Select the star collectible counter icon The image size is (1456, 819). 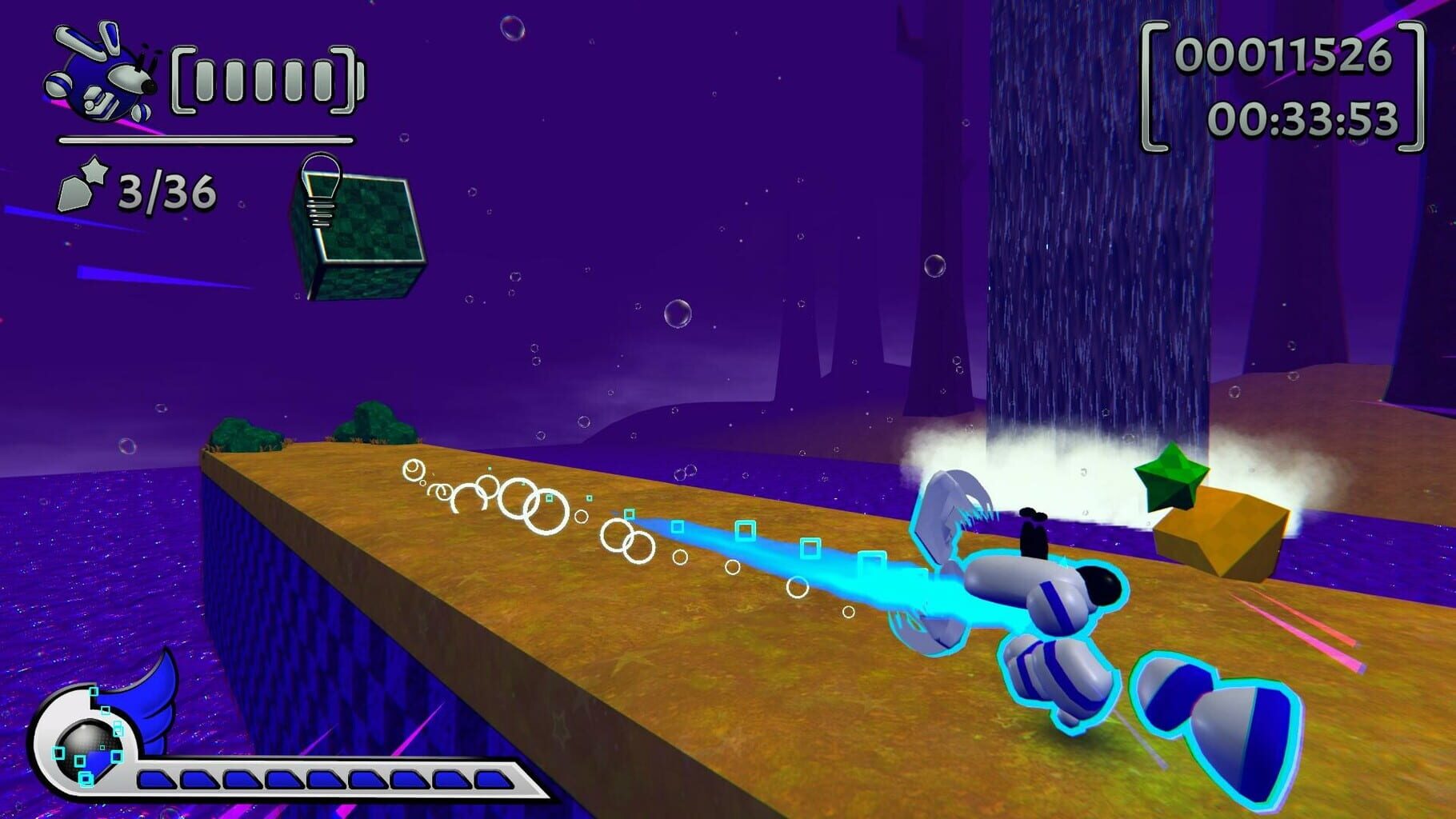80,188
